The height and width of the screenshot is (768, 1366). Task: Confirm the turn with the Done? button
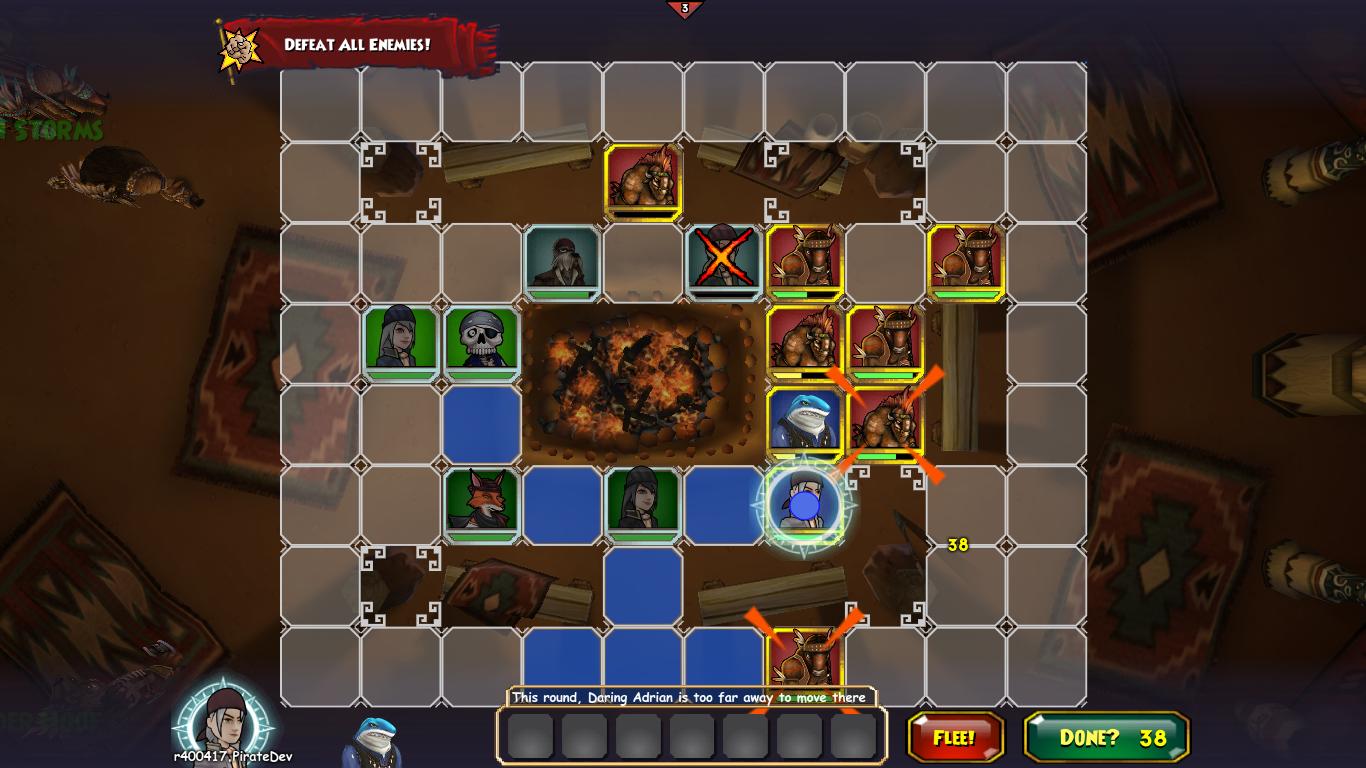(1106, 738)
